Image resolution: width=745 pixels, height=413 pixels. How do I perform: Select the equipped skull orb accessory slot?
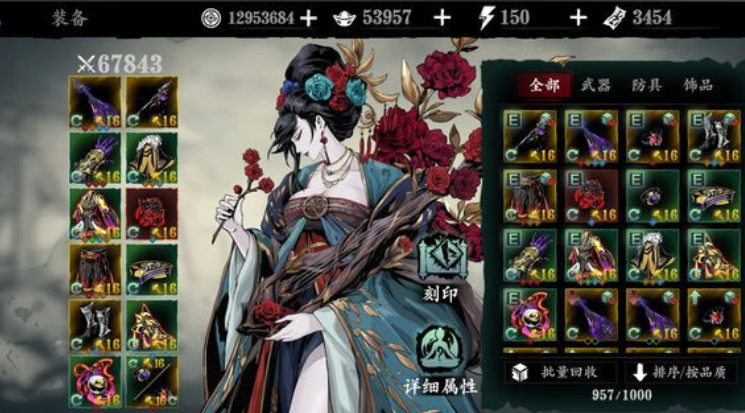94,379
